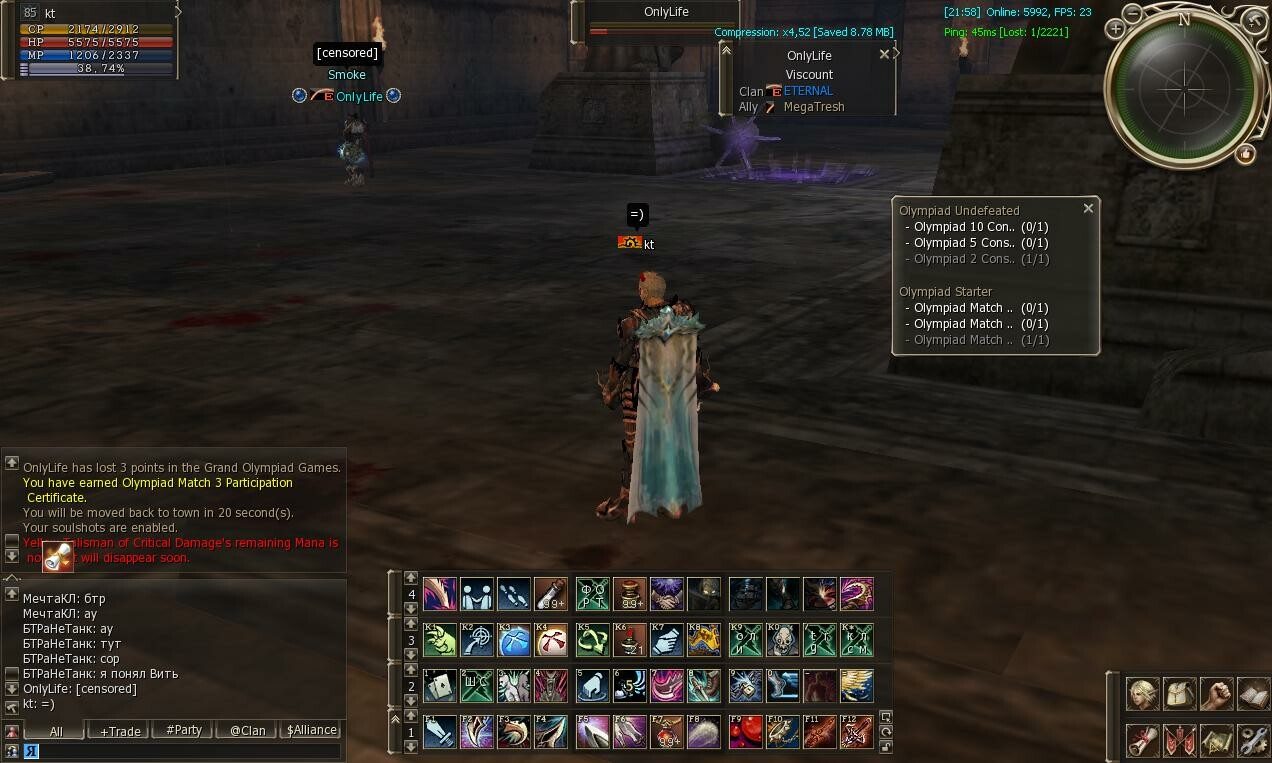Use the F1 sword attack hotbar slot
The height and width of the screenshot is (763, 1272).
pos(440,732)
